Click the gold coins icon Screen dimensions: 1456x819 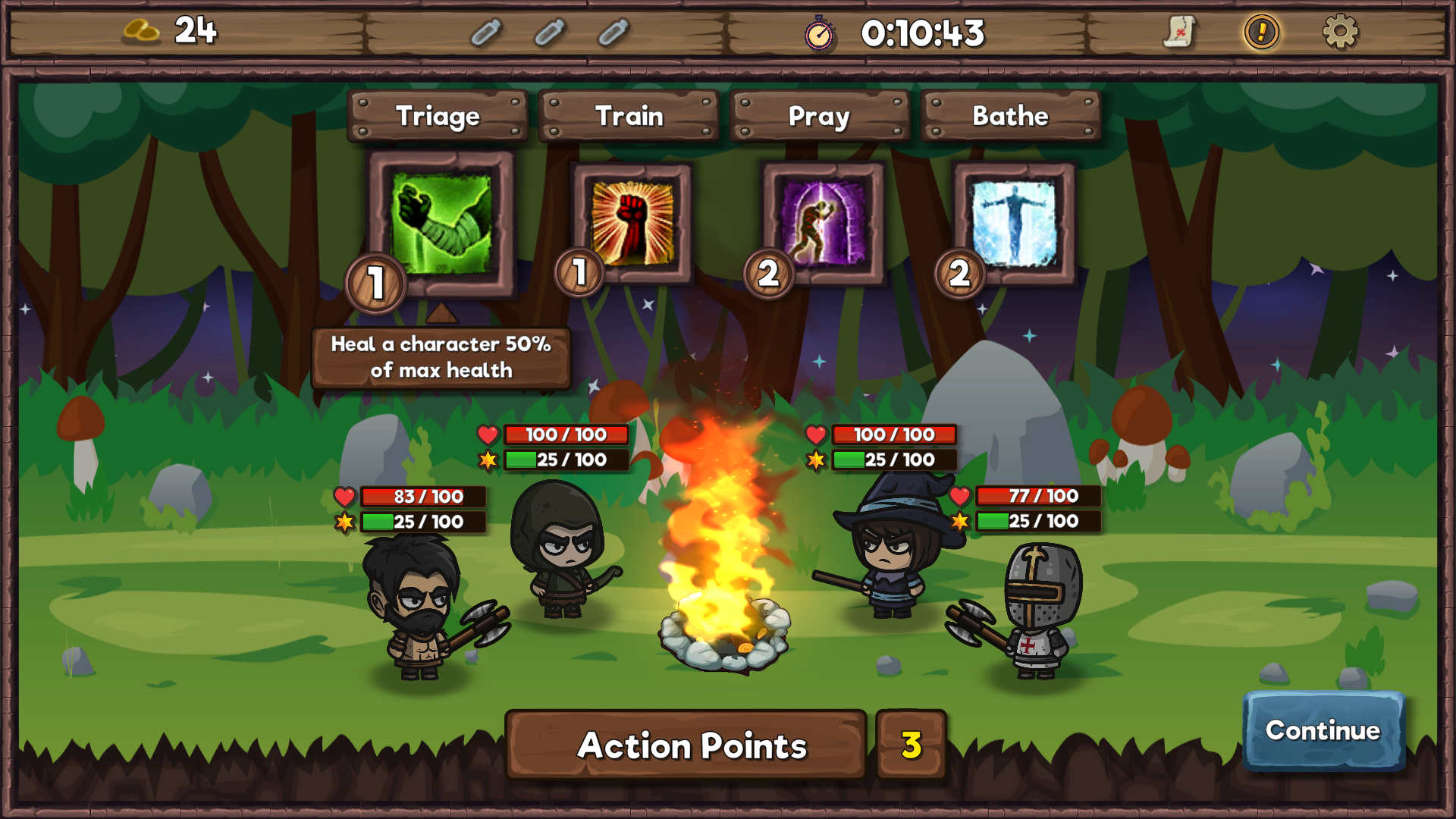click(x=141, y=31)
